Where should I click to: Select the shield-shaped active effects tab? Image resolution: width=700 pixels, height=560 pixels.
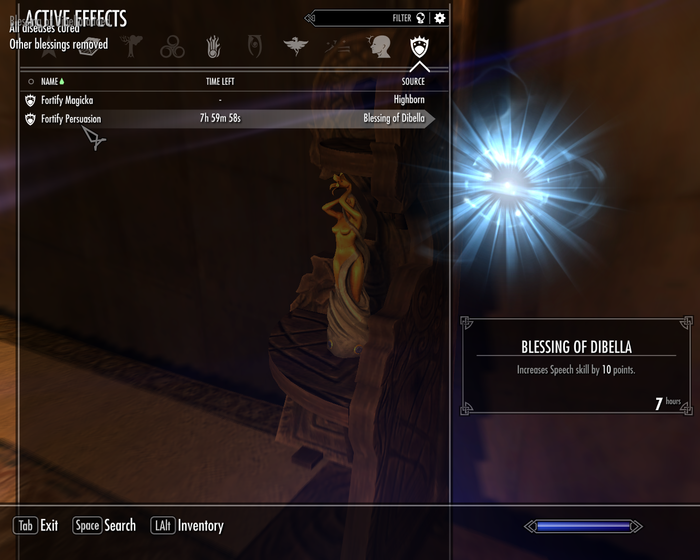click(x=419, y=46)
